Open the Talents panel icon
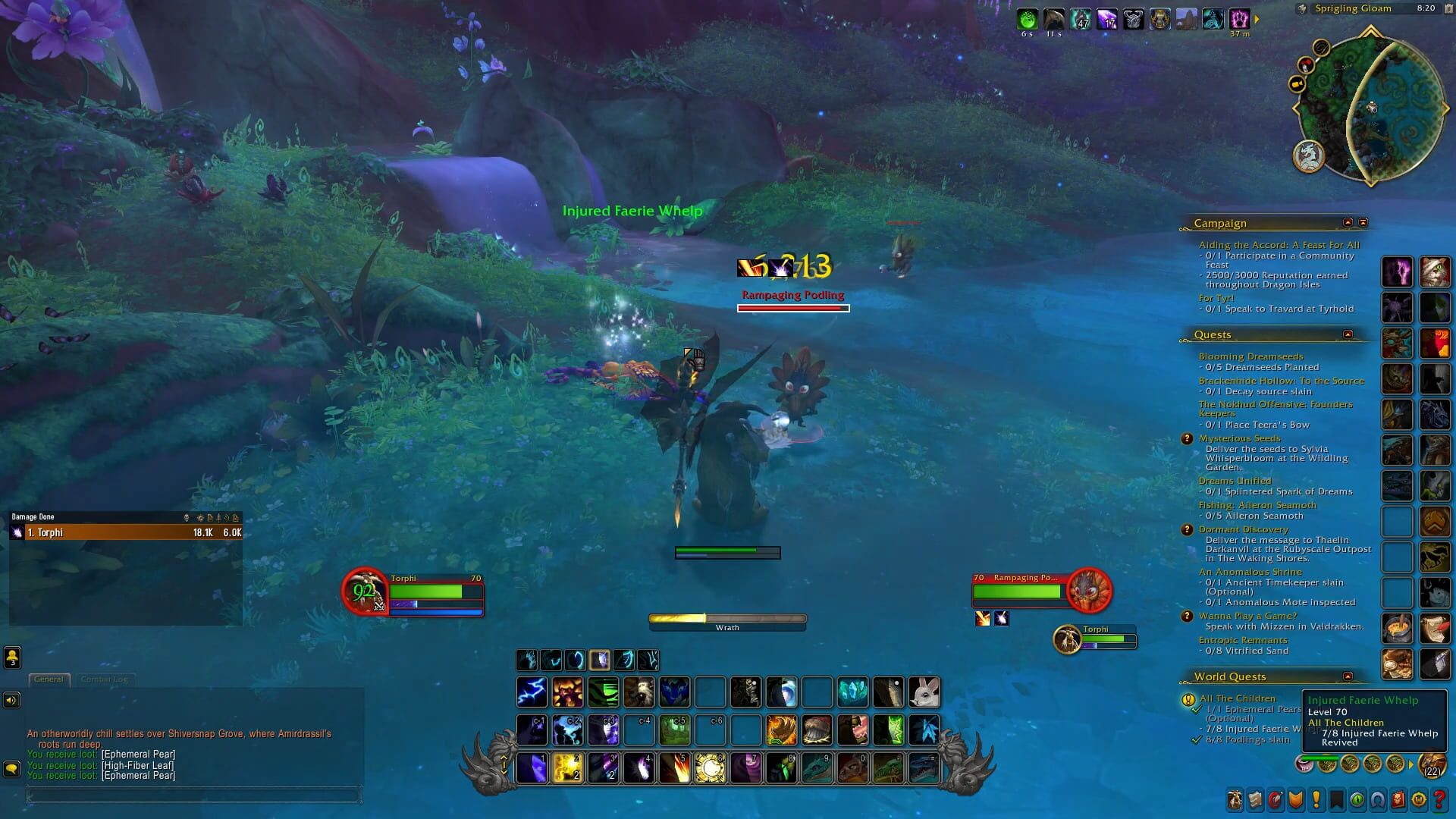This screenshot has height=819, width=1456. [x=1275, y=797]
